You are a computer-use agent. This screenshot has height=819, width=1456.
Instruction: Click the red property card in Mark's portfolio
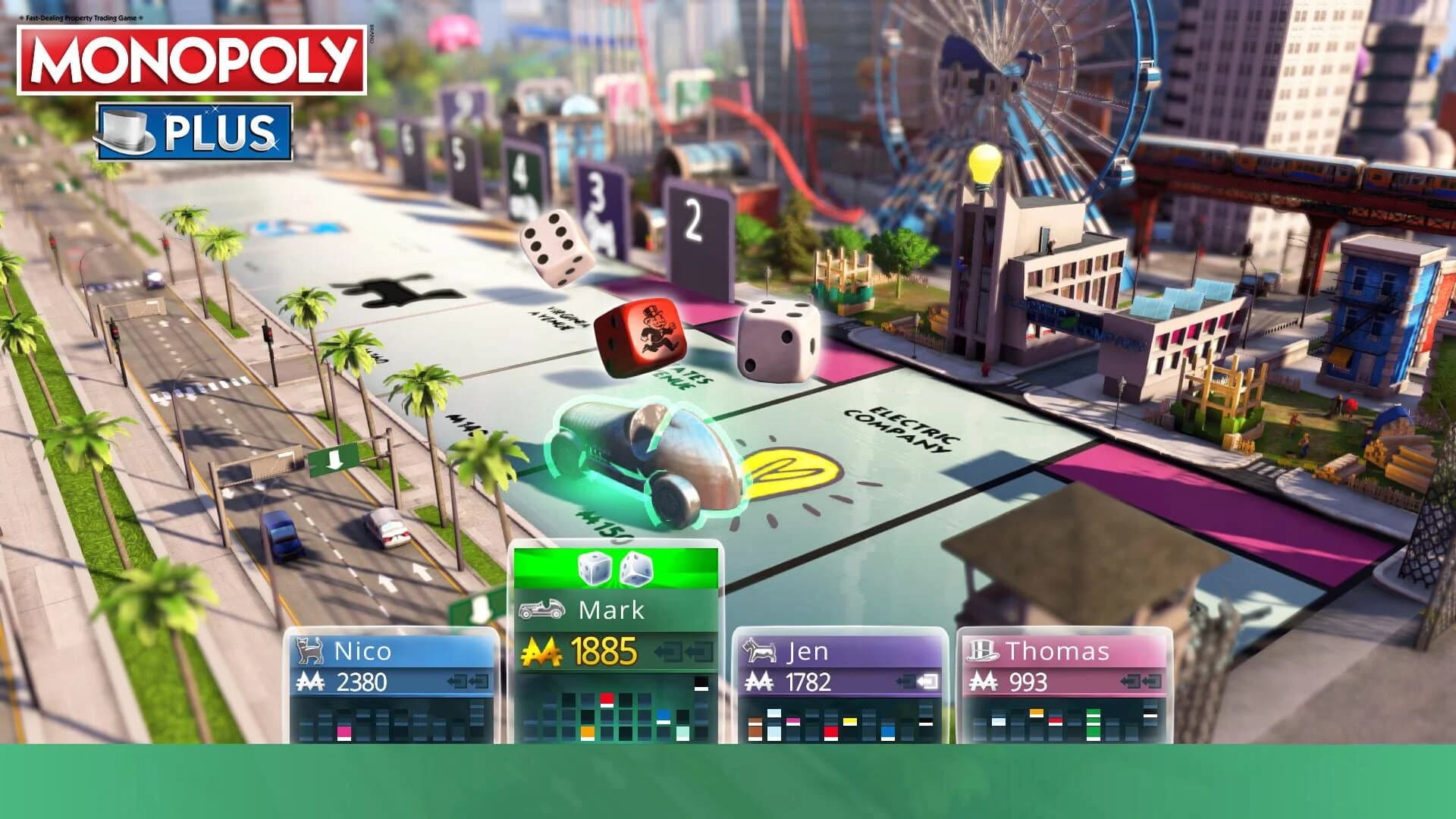point(607,698)
